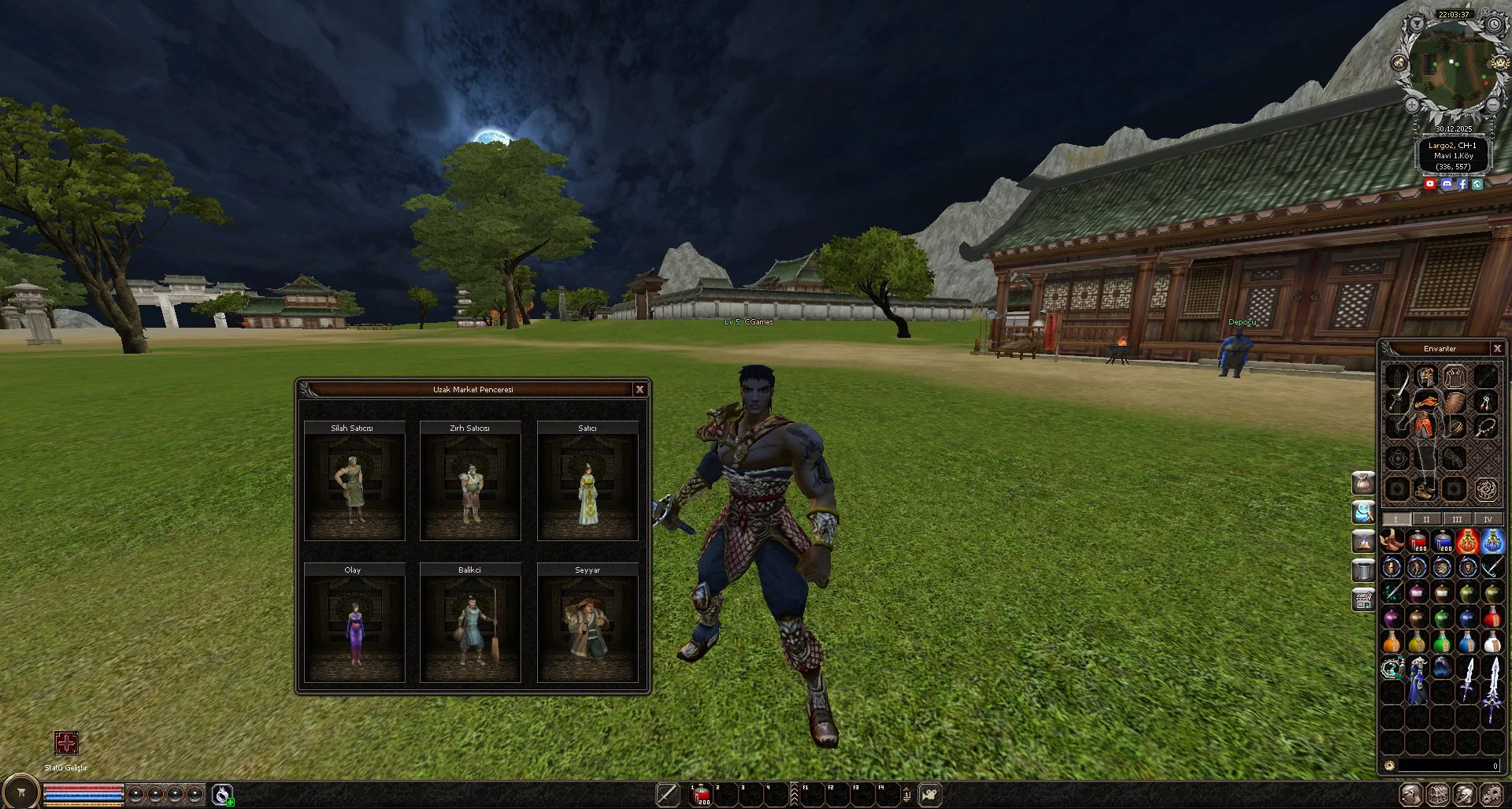1512x809 pixels.
Task: Click the trash can icon beside inventory
Action: click(x=1363, y=570)
